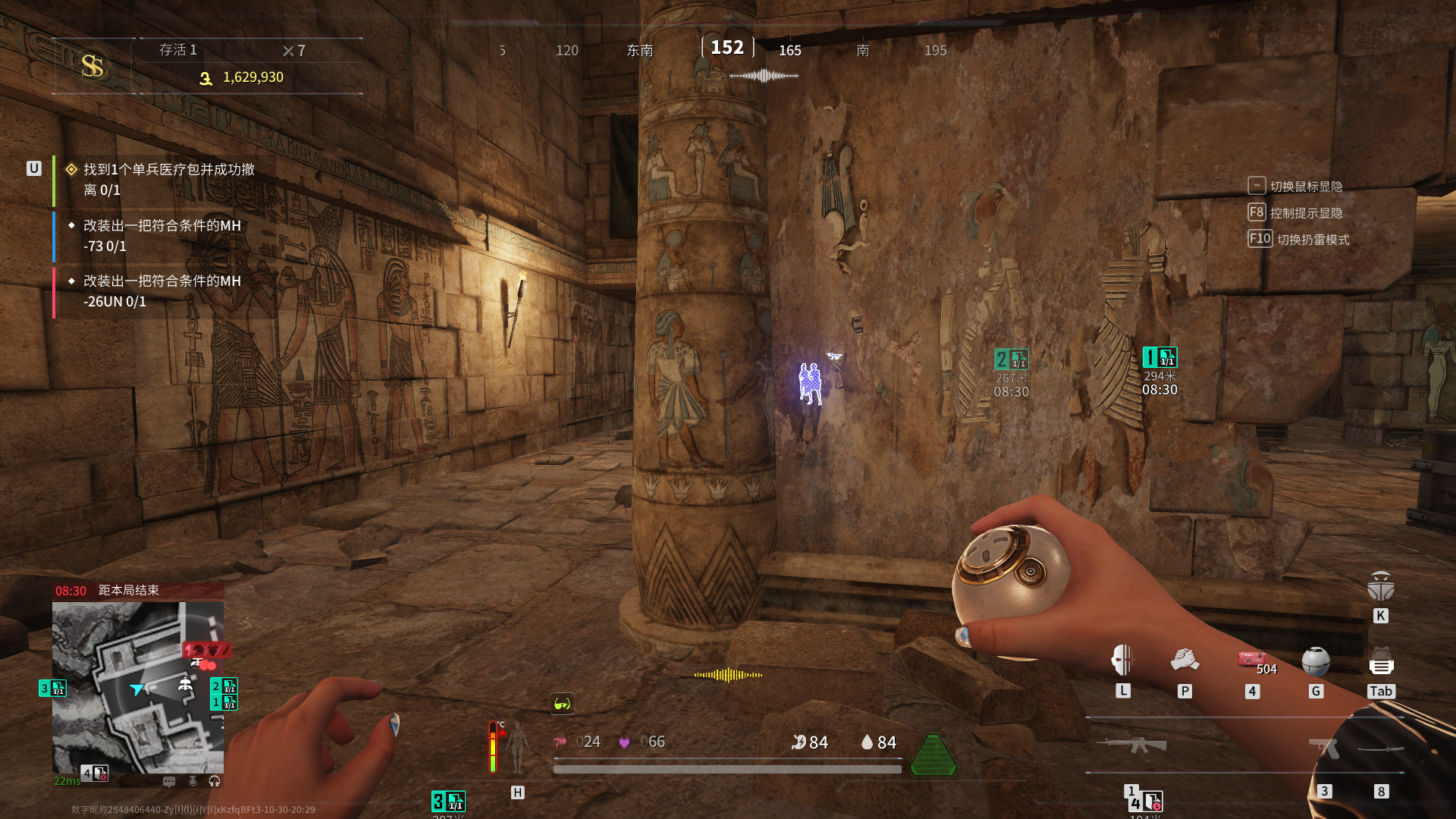Select the assault rifle weapon slot
This screenshot has height=819, width=1456.
[x=1131, y=745]
